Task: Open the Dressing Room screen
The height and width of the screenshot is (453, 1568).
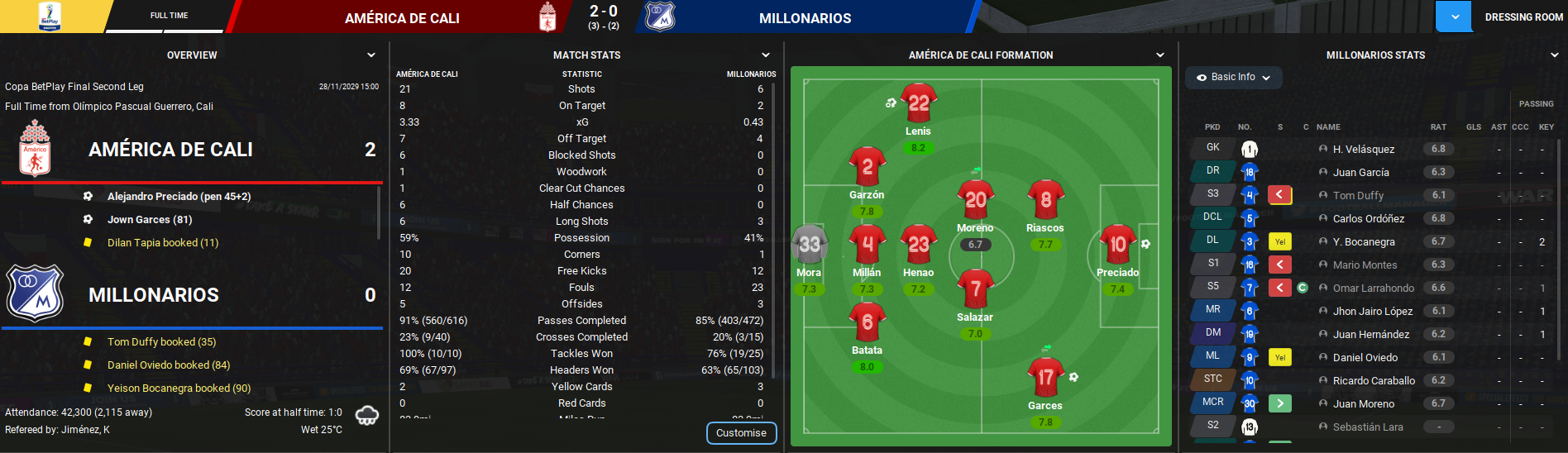Action: click(1523, 17)
